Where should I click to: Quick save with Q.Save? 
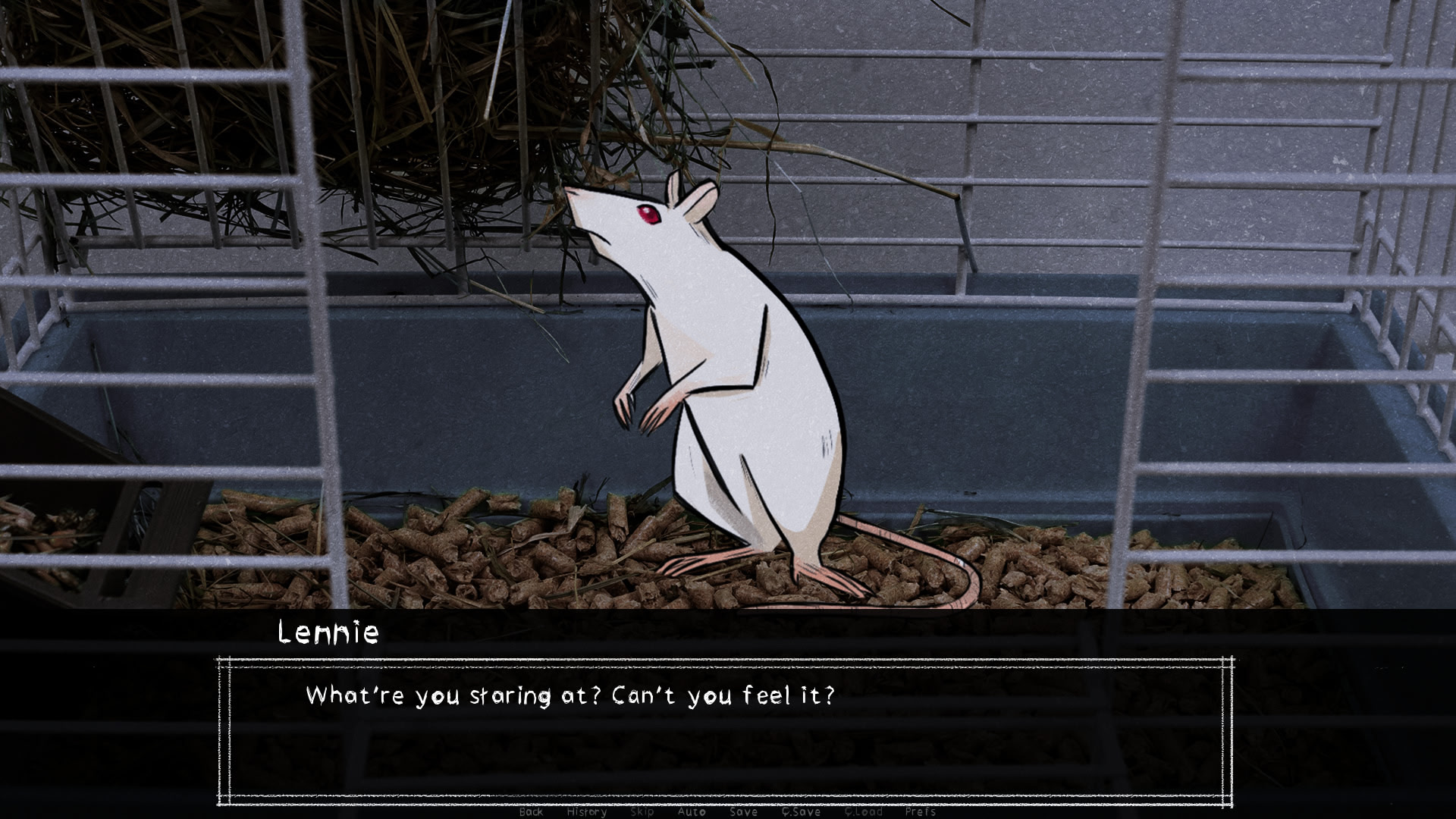coord(801,811)
